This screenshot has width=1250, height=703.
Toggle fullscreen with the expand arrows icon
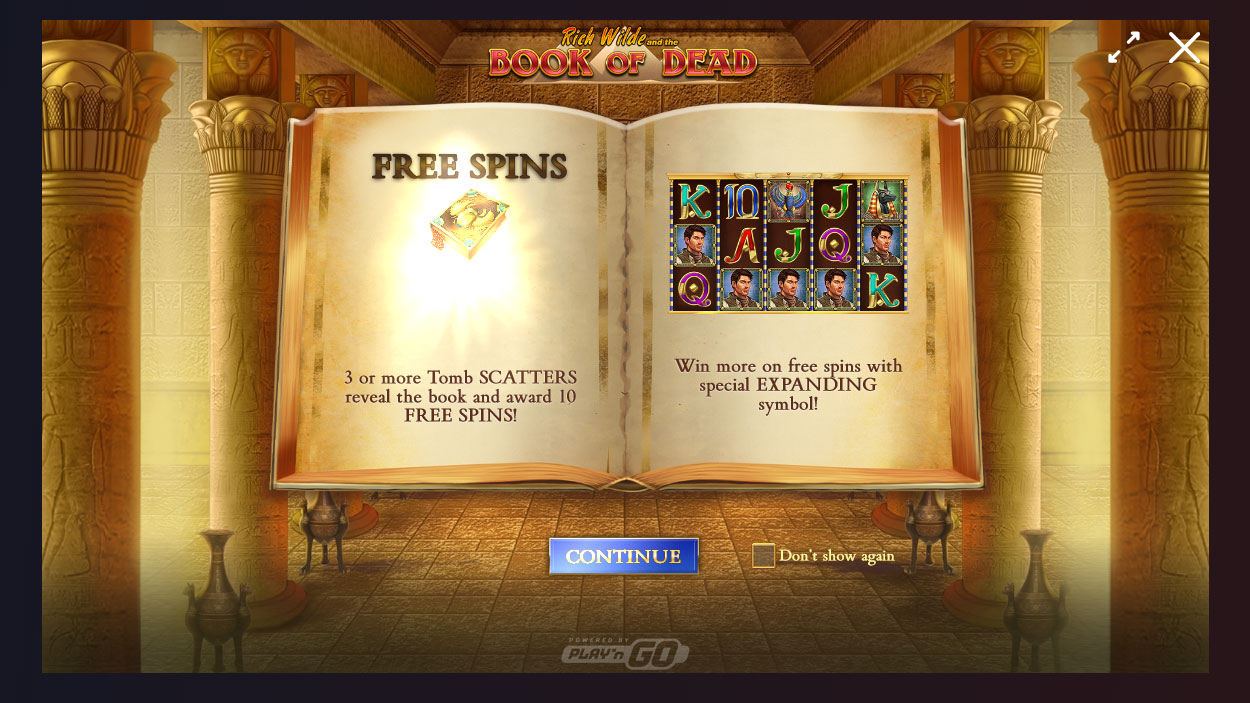[x=1124, y=47]
